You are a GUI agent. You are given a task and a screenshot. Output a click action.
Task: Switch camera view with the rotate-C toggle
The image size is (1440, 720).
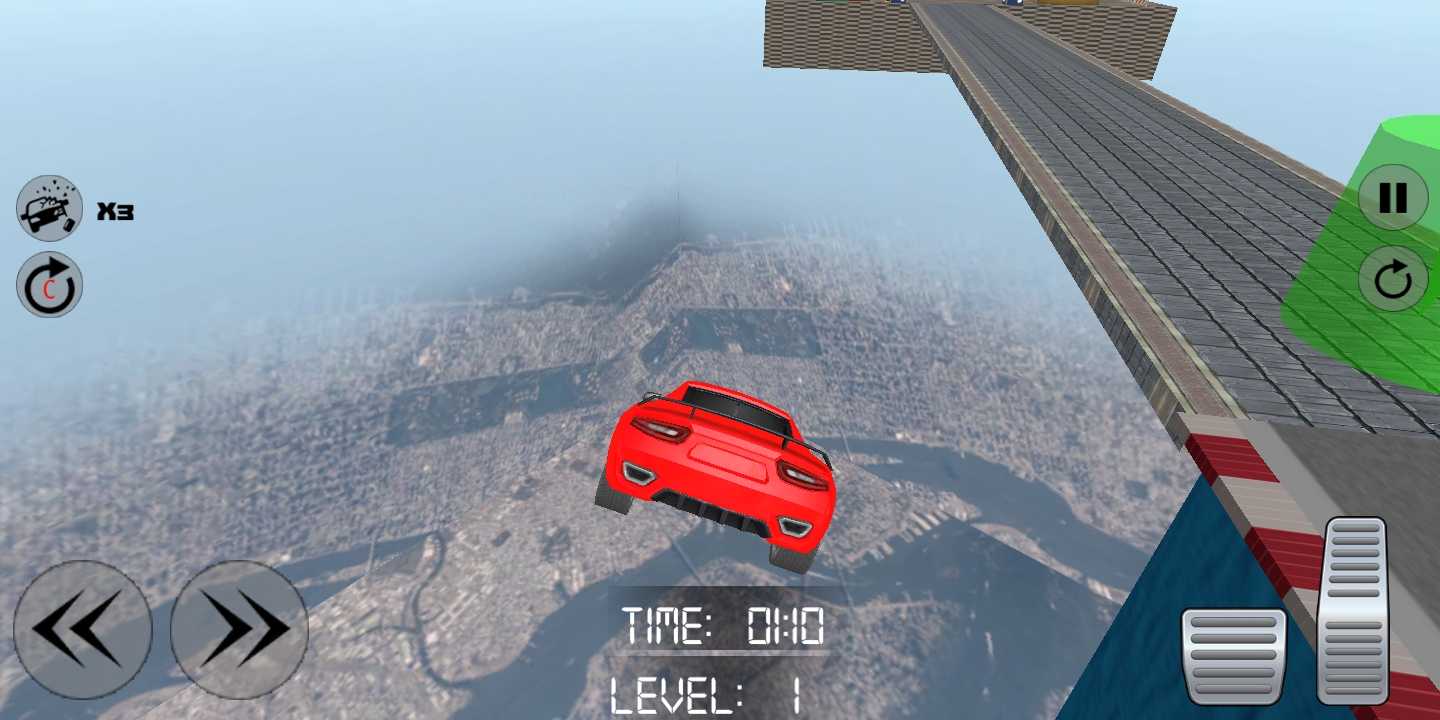(49, 287)
